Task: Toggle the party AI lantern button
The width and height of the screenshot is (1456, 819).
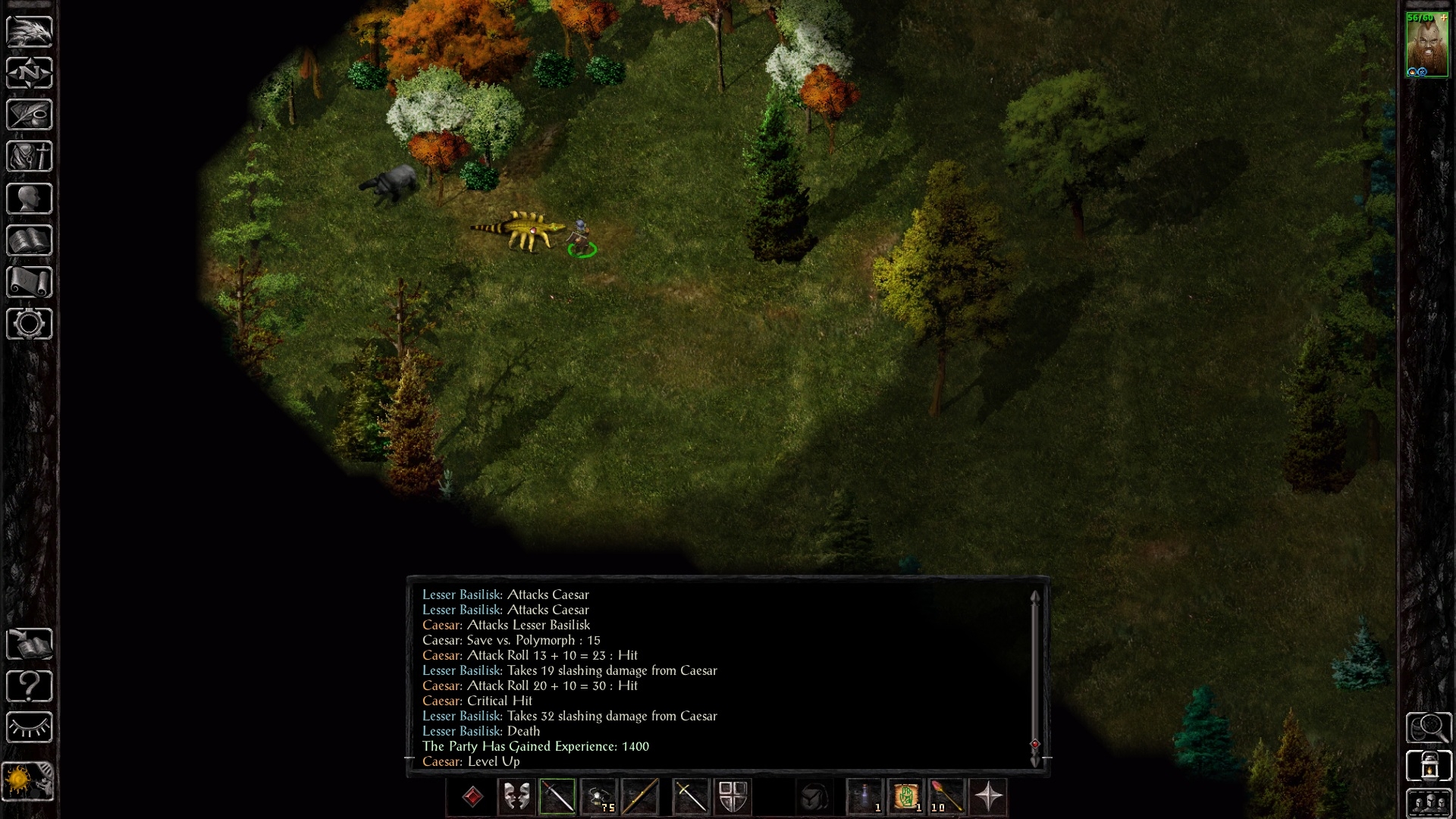Action: point(1429,765)
